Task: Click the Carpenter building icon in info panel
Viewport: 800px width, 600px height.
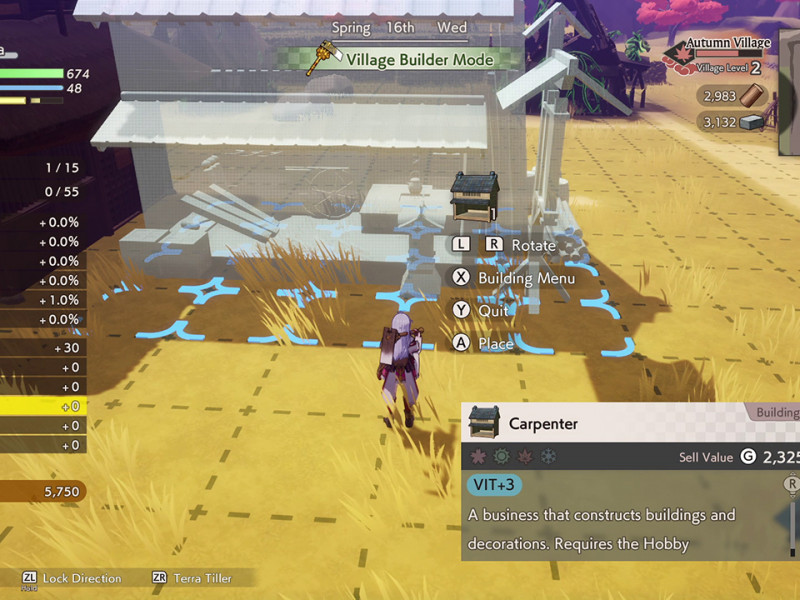Action: click(485, 423)
